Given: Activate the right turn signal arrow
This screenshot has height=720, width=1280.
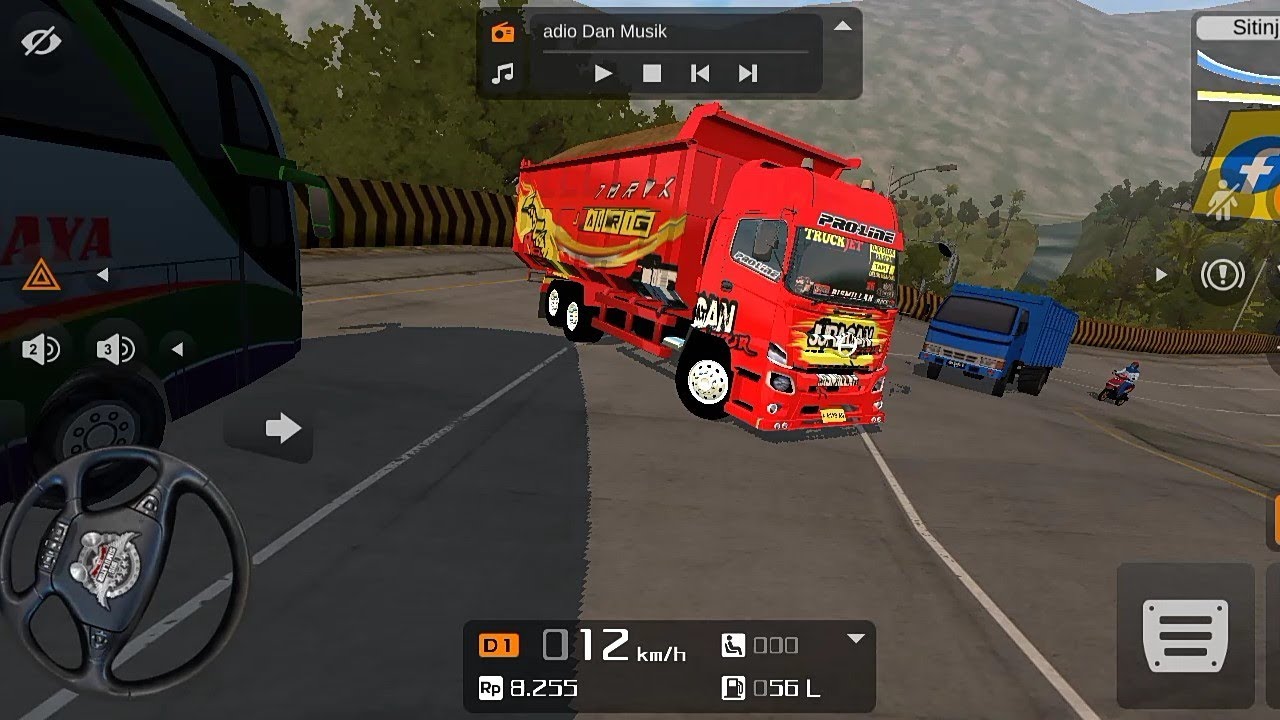Looking at the screenshot, I should 283,429.
